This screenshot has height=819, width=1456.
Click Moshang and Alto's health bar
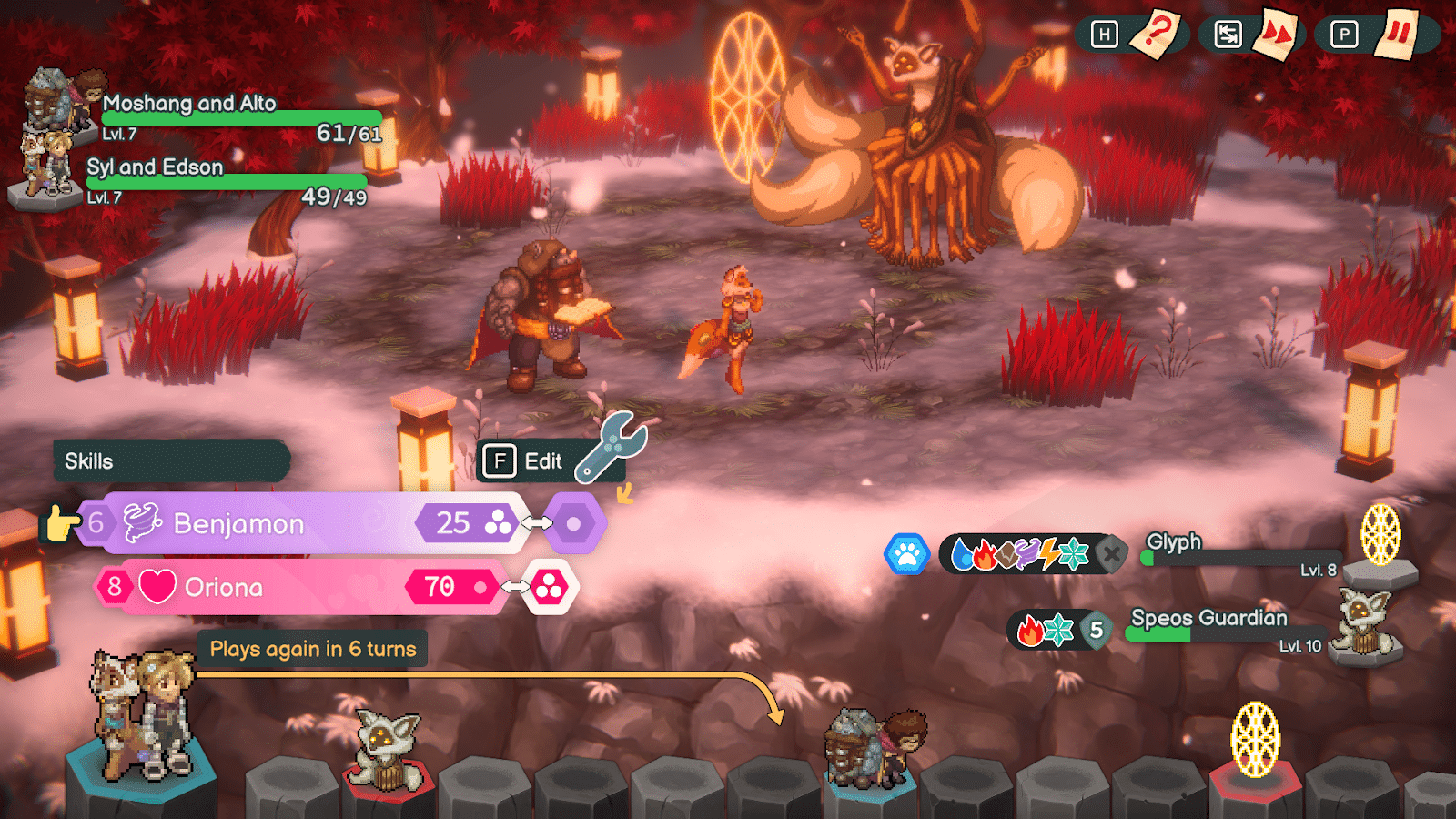241,119
